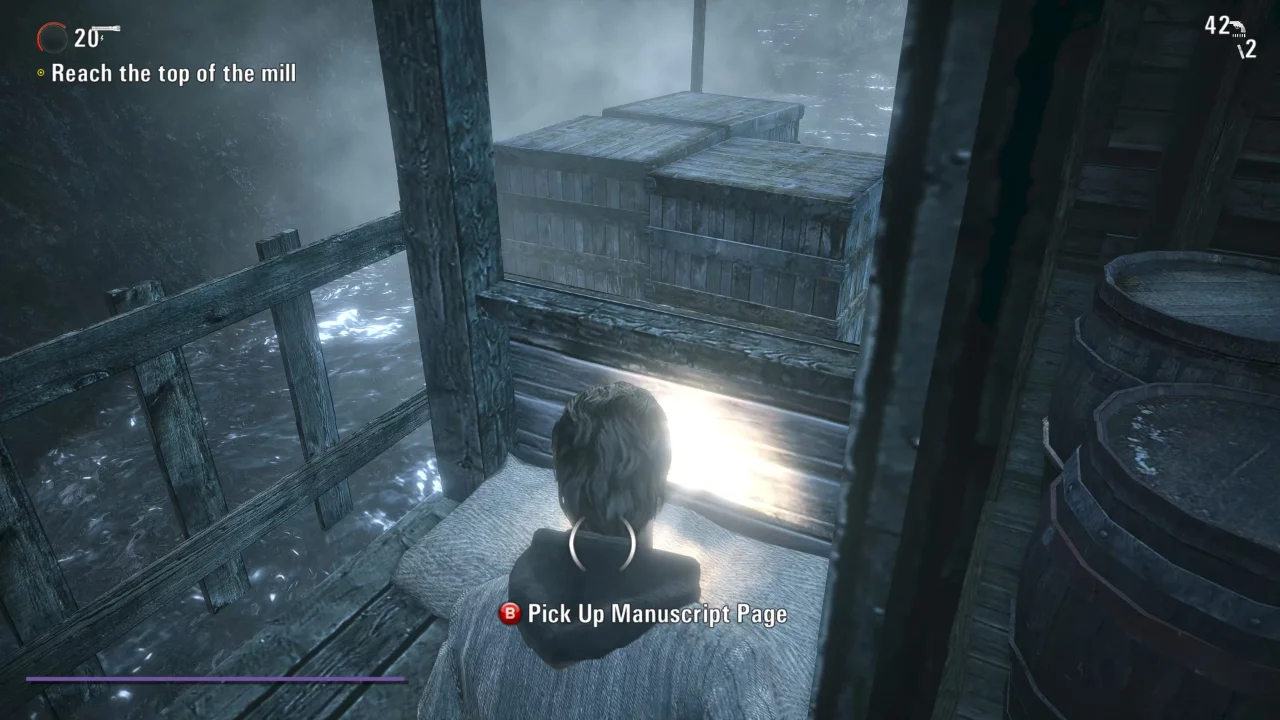Click Alan Wake's head
Image resolution: width=1280 pixels, height=720 pixels.
(x=607, y=450)
